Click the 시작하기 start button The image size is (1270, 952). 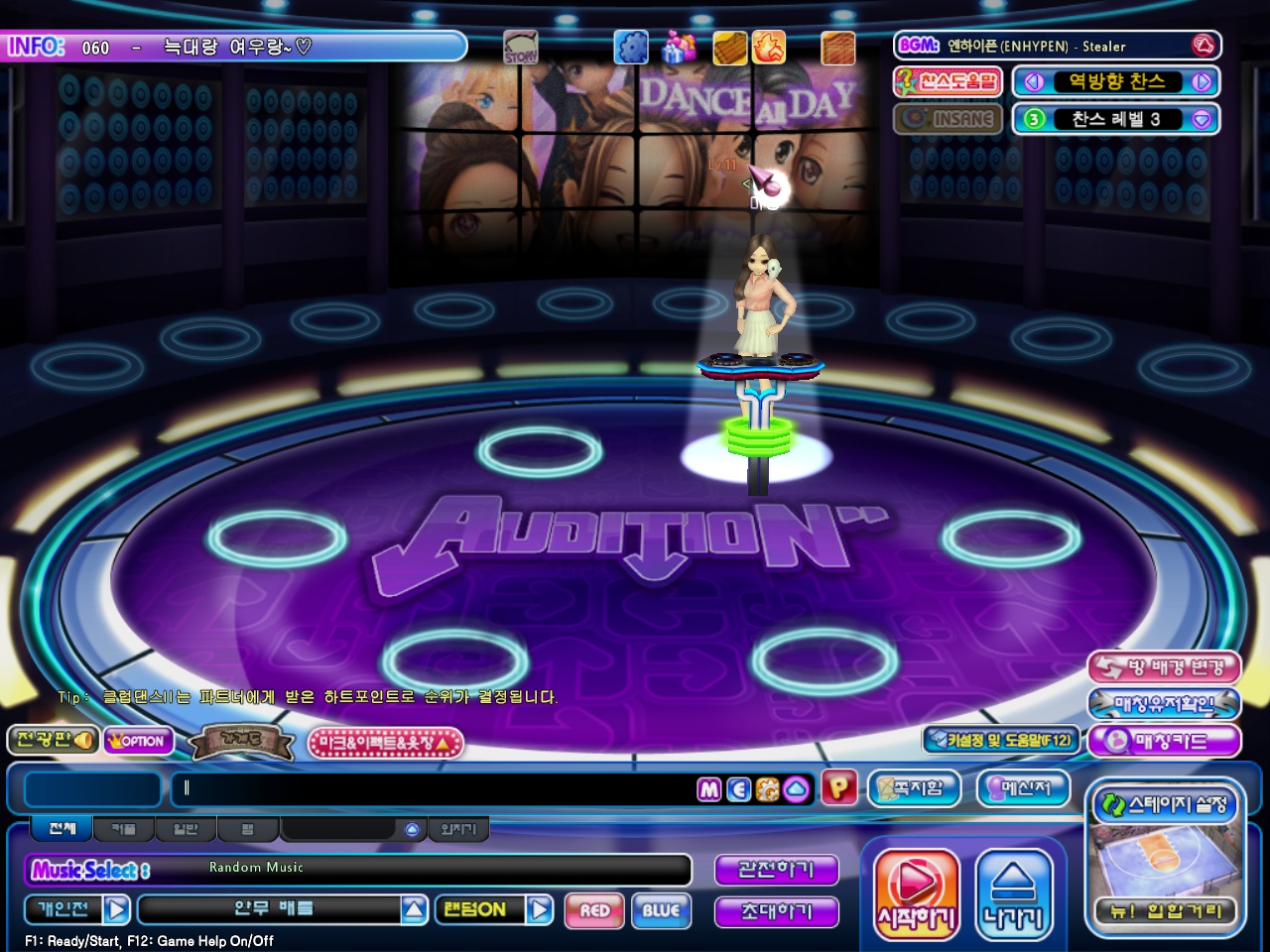[916, 895]
